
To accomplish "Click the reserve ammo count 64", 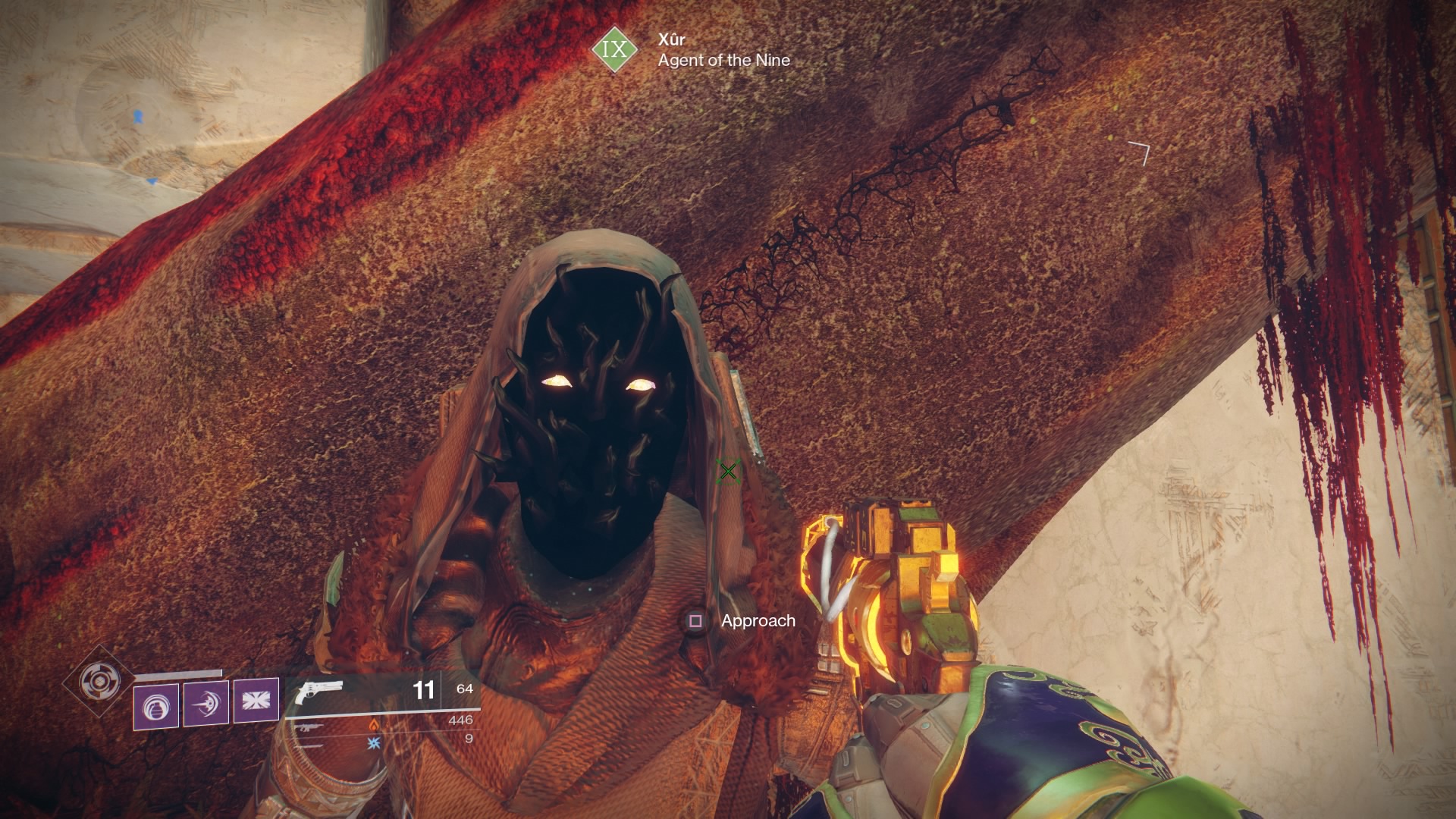I will coord(464,689).
